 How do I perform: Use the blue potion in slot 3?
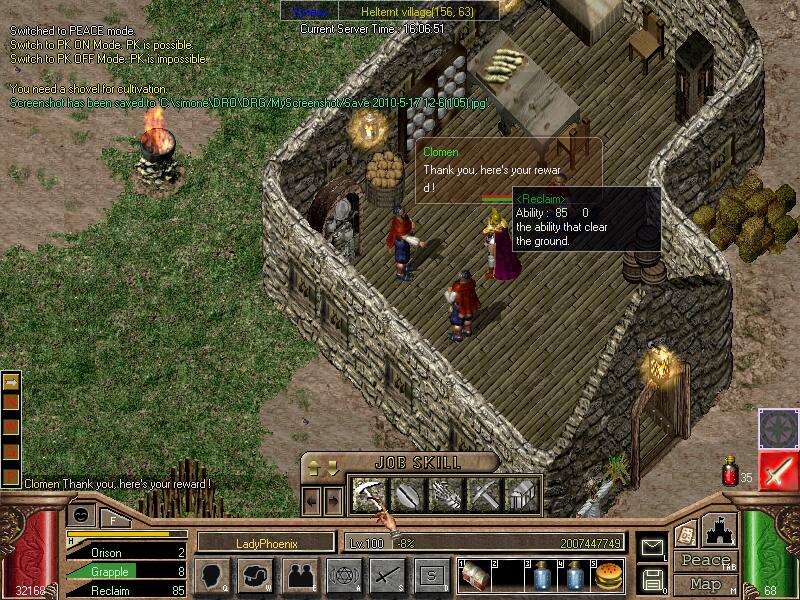click(543, 575)
